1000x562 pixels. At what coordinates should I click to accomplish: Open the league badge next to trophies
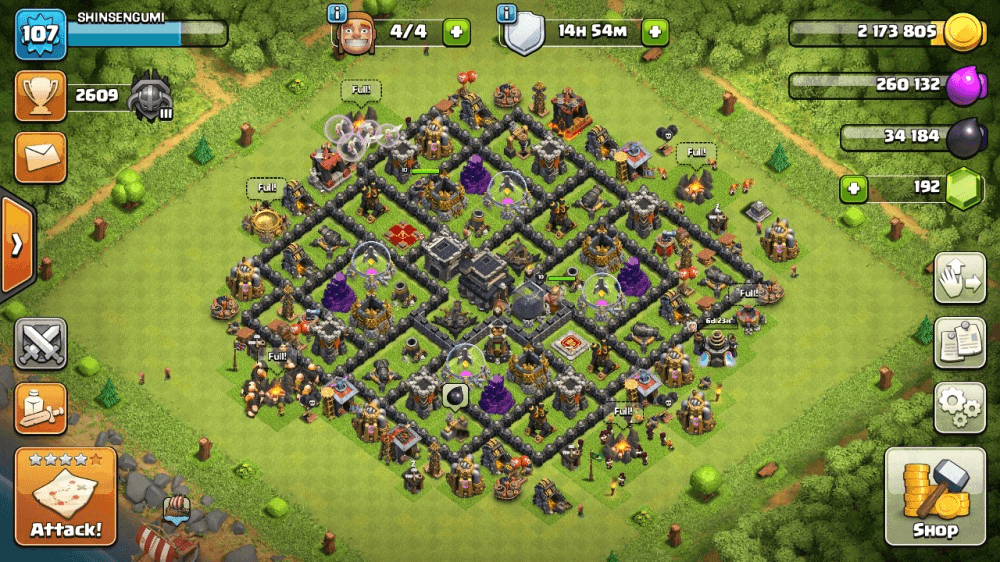coord(151,98)
